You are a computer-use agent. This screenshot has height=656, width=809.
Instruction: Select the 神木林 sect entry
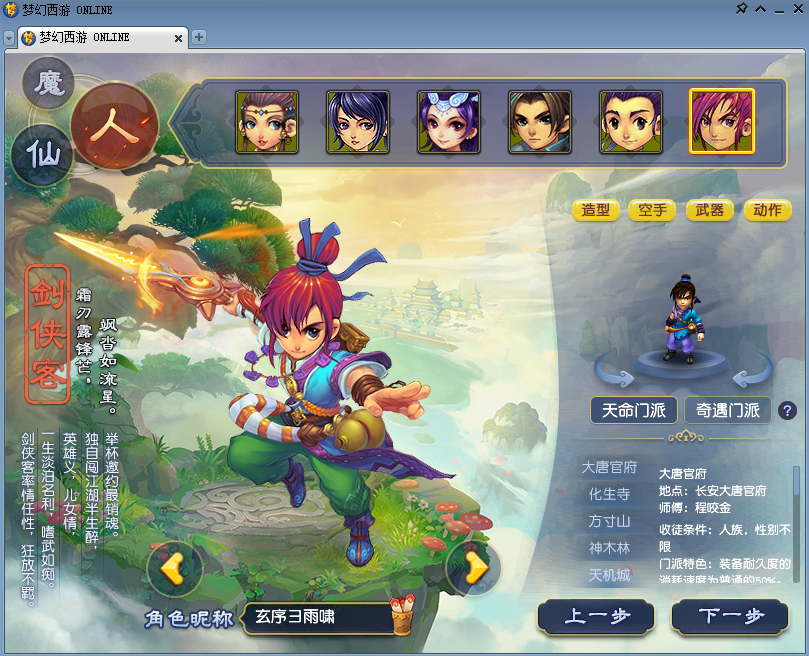tap(609, 548)
